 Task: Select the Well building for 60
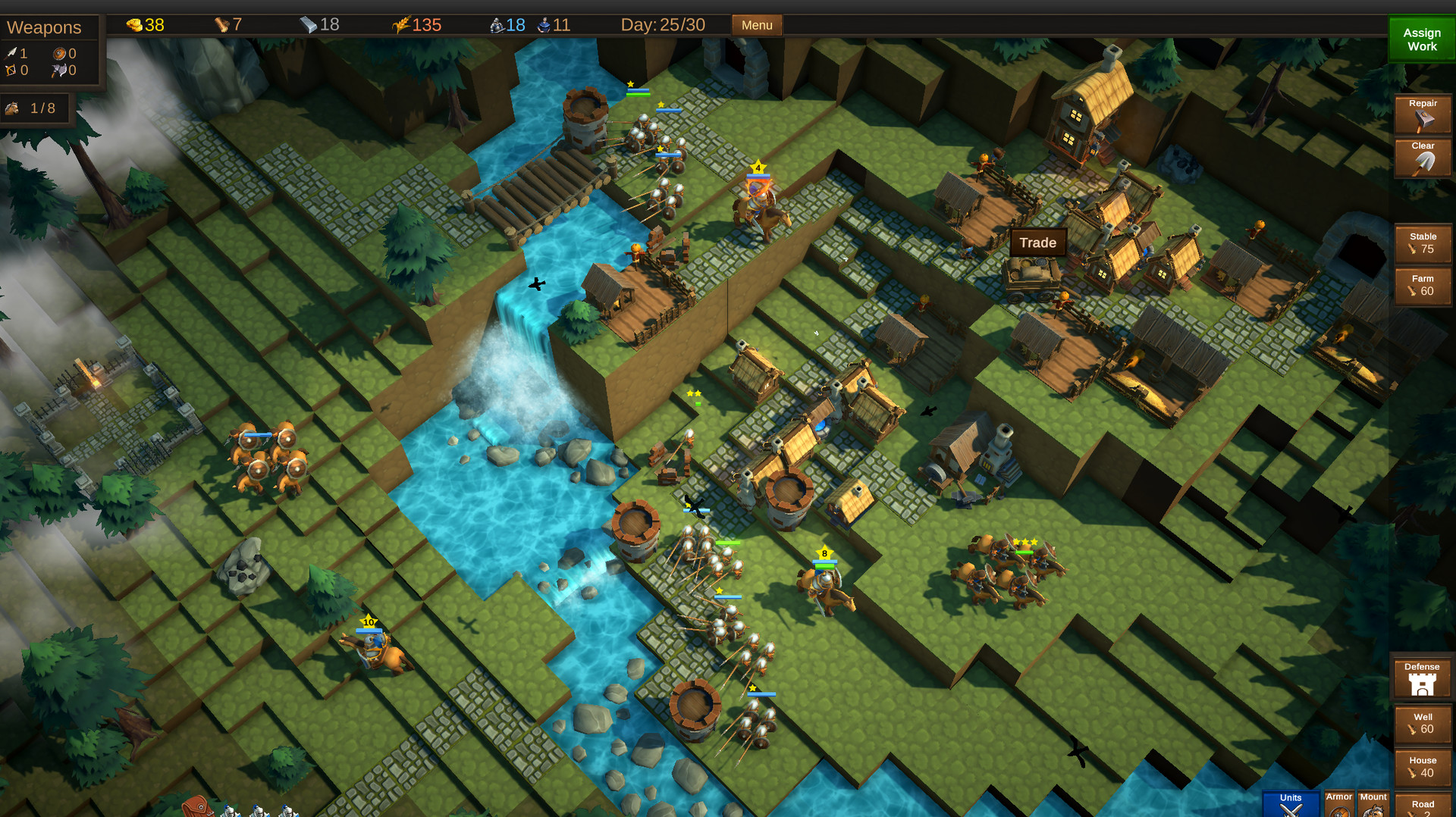[x=1422, y=724]
